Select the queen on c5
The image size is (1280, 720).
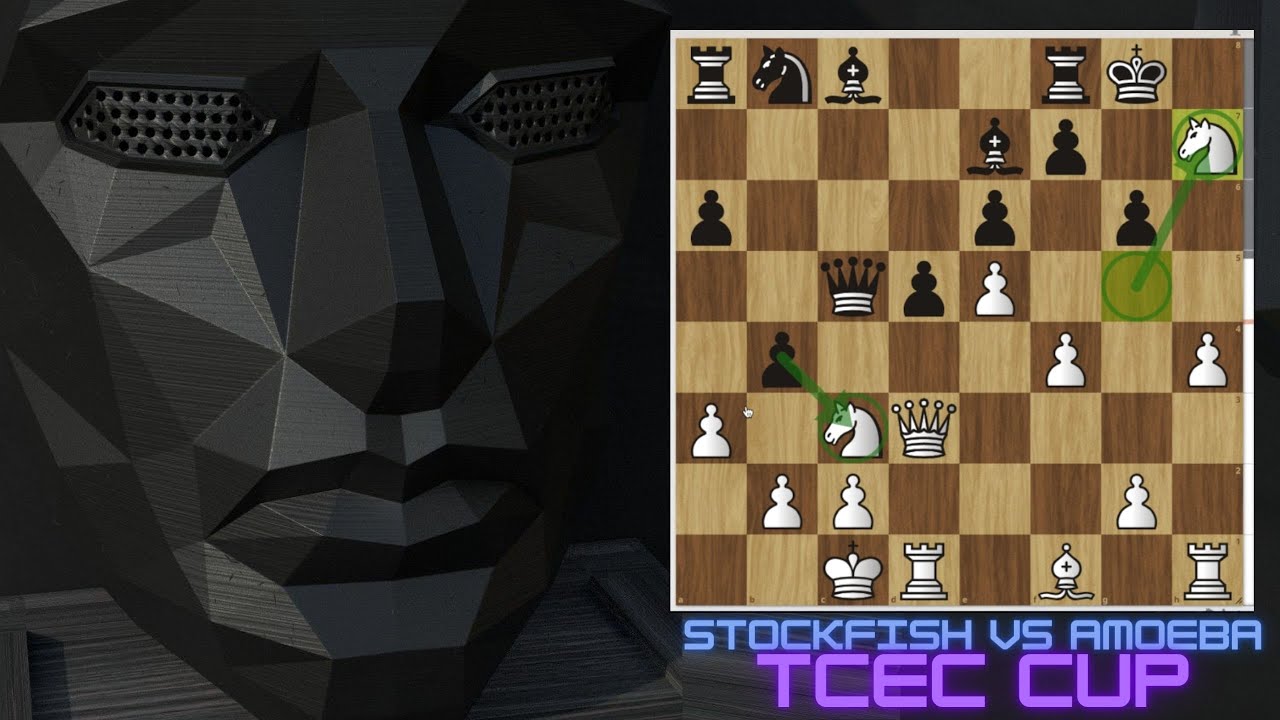point(853,286)
